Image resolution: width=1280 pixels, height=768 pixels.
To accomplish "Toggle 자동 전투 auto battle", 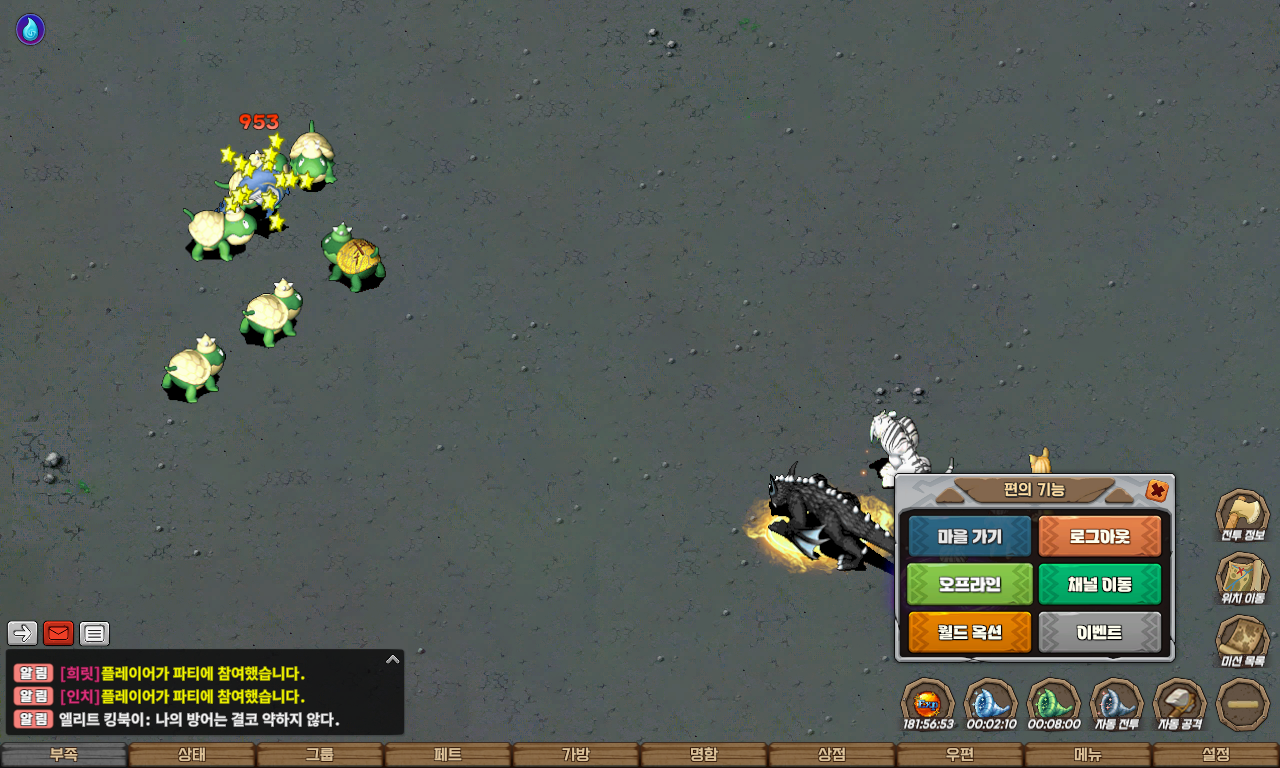I will 1116,702.
